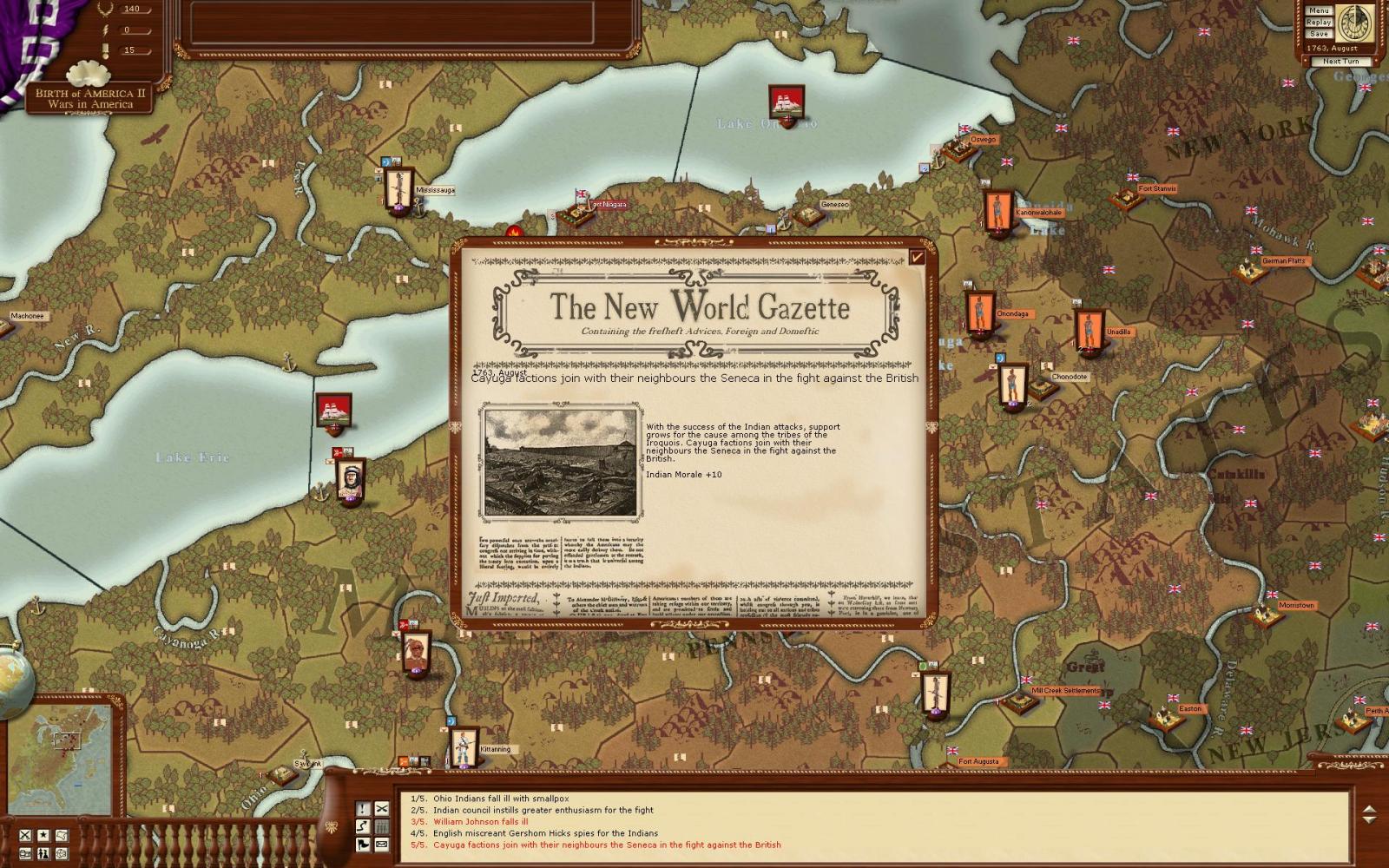Open the Menu button
The image size is (1389, 868).
pos(1319,10)
